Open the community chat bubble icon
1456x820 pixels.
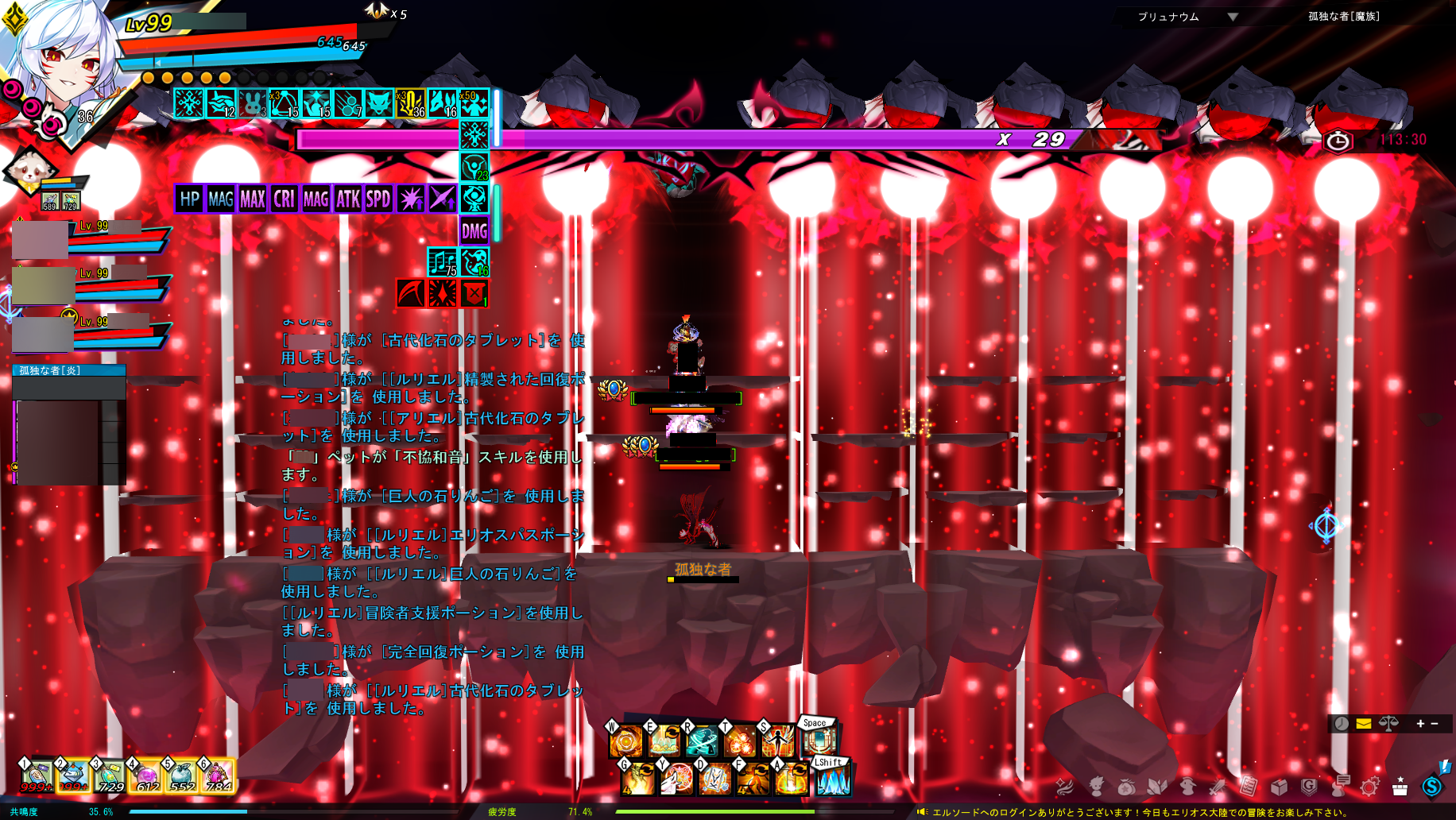coord(1340,787)
